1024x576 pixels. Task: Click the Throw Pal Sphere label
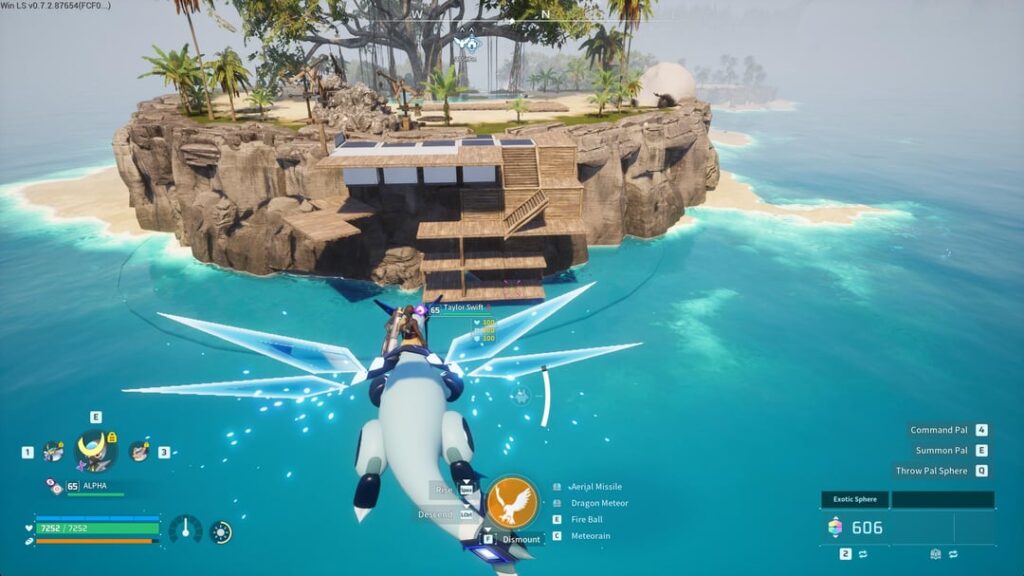(931, 470)
